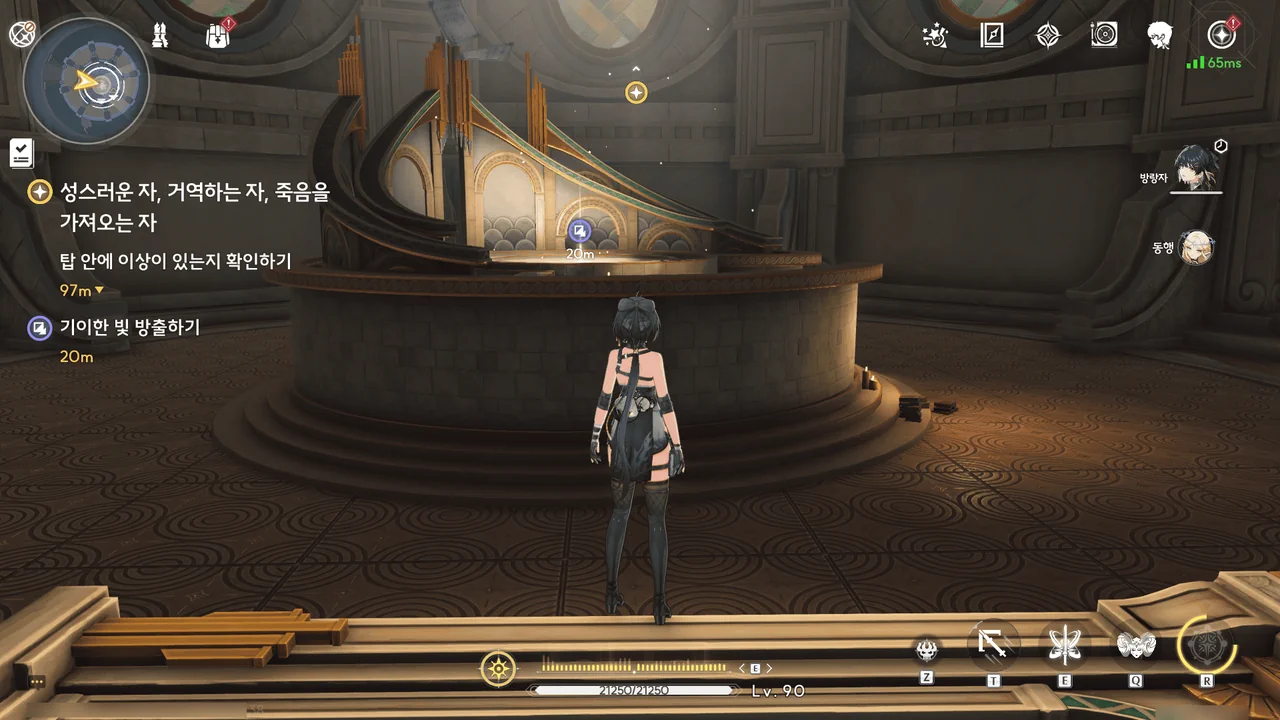The height and width of the screenshot is (720, 1280).
Task: Open the turntable record player icon
Action: (1104, 36)
